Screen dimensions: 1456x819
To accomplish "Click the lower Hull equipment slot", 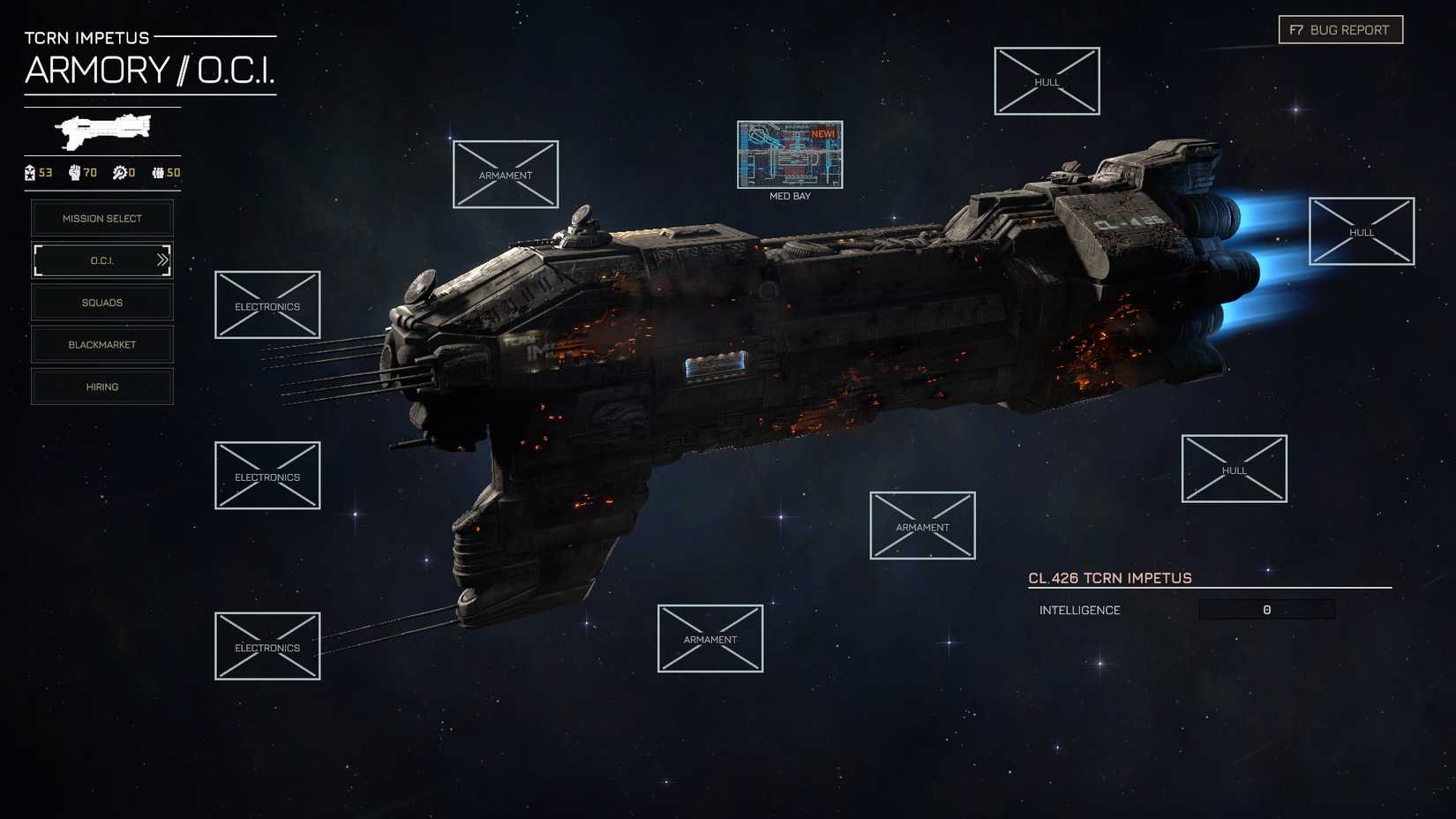I will (1233, 469).
